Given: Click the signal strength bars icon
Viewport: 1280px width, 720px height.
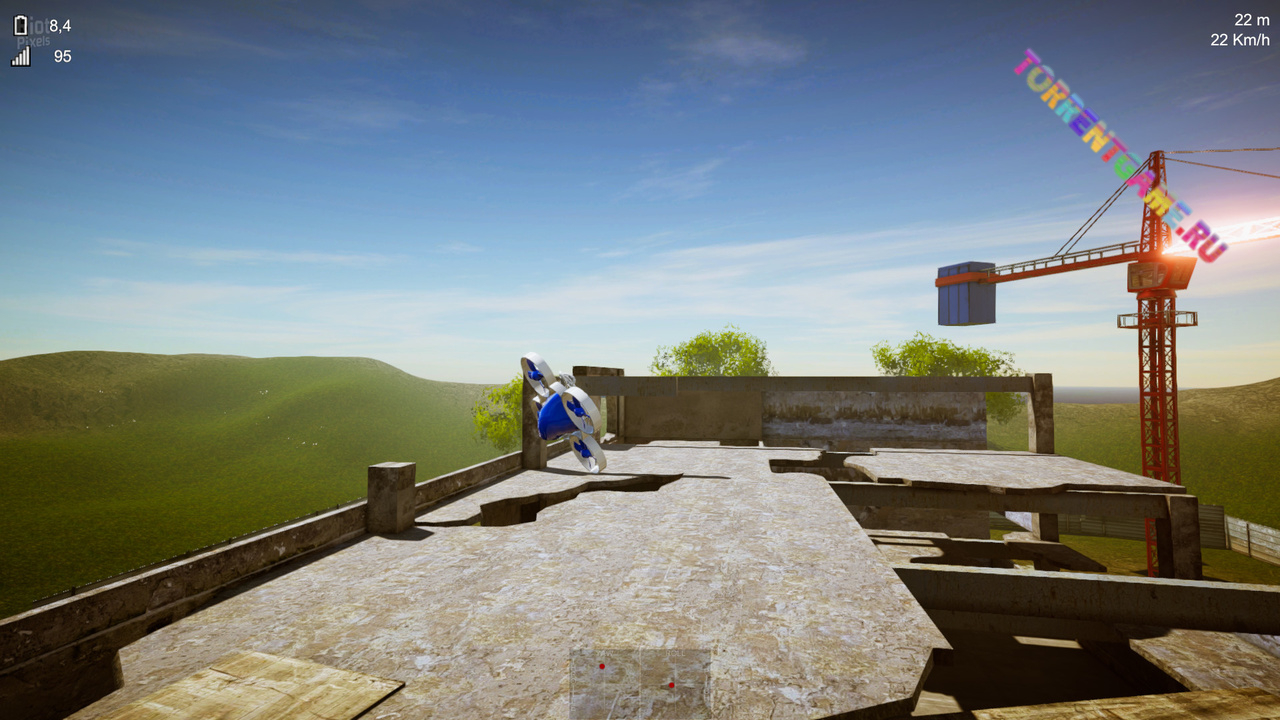Looking at the screenshot, I should tap(21, 57).
